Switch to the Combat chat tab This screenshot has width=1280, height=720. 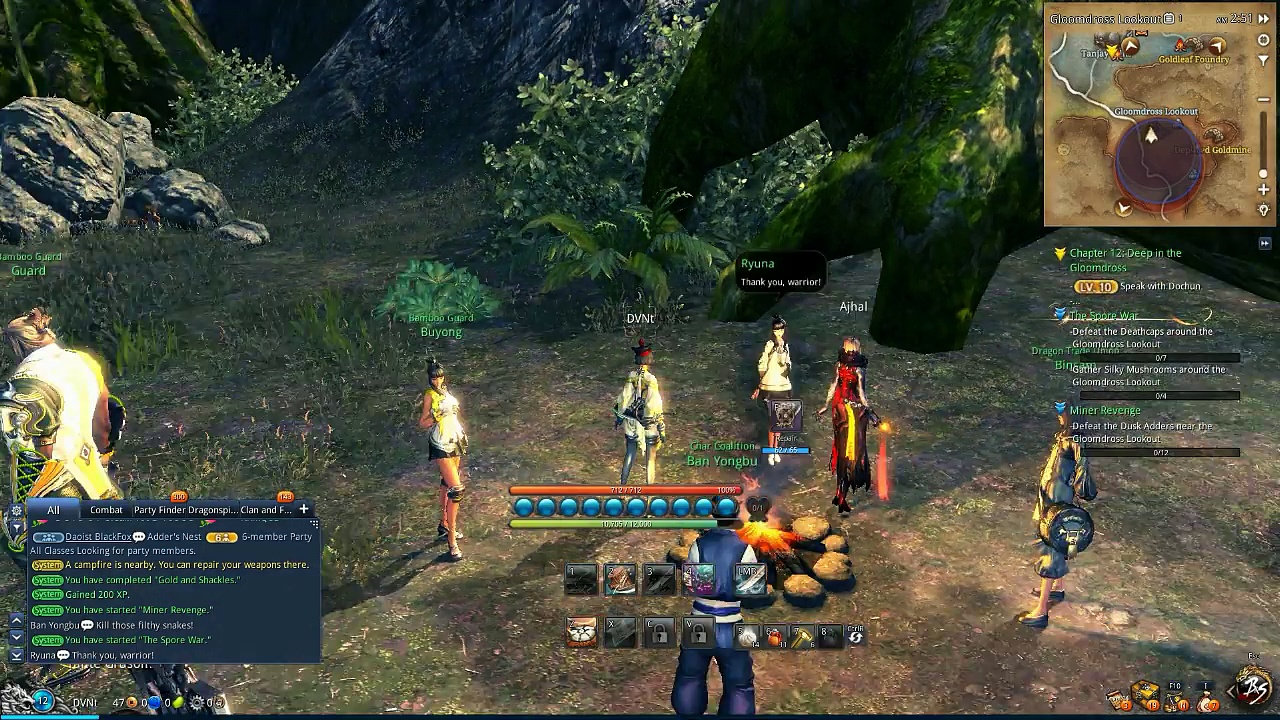tap(106, 510)
